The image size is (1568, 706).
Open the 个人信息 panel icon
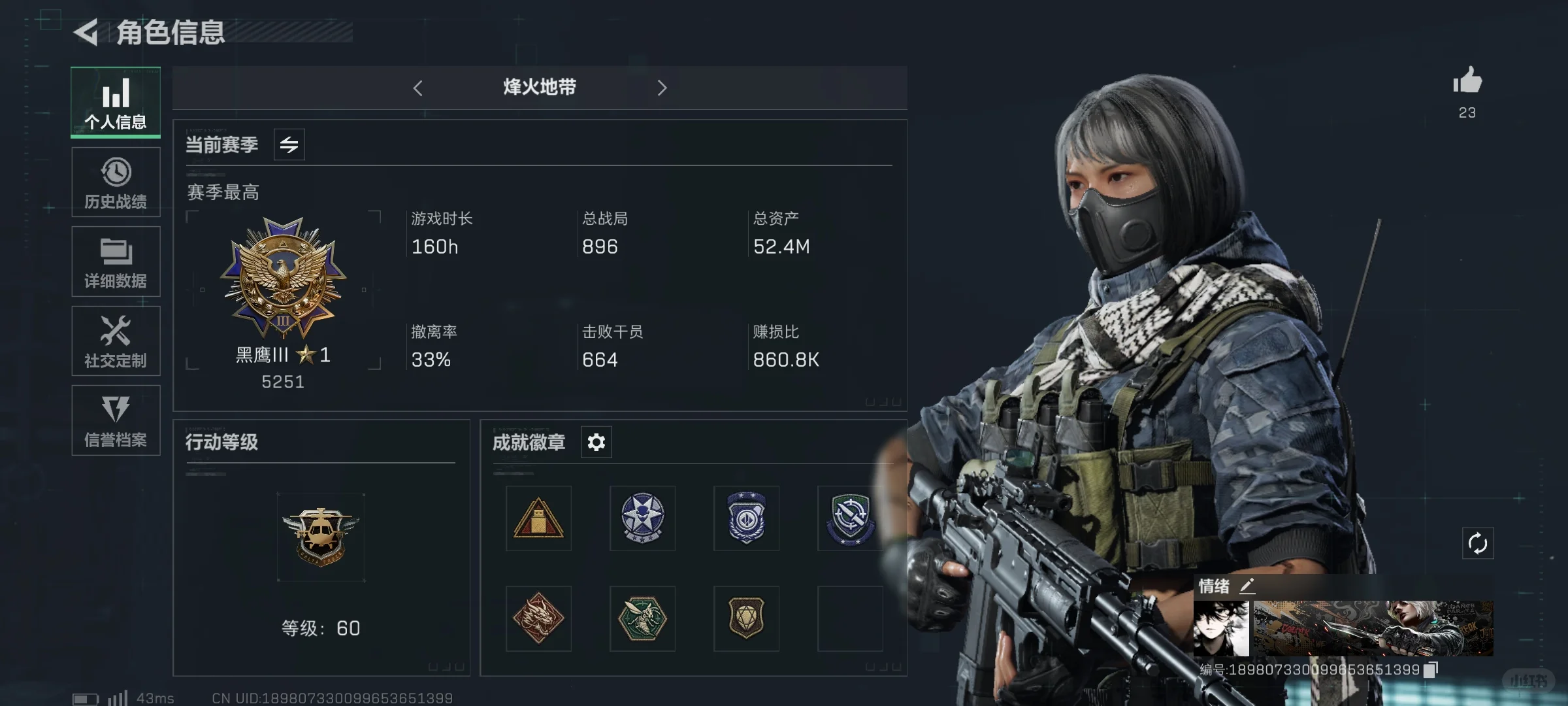(x=116, y=95)
